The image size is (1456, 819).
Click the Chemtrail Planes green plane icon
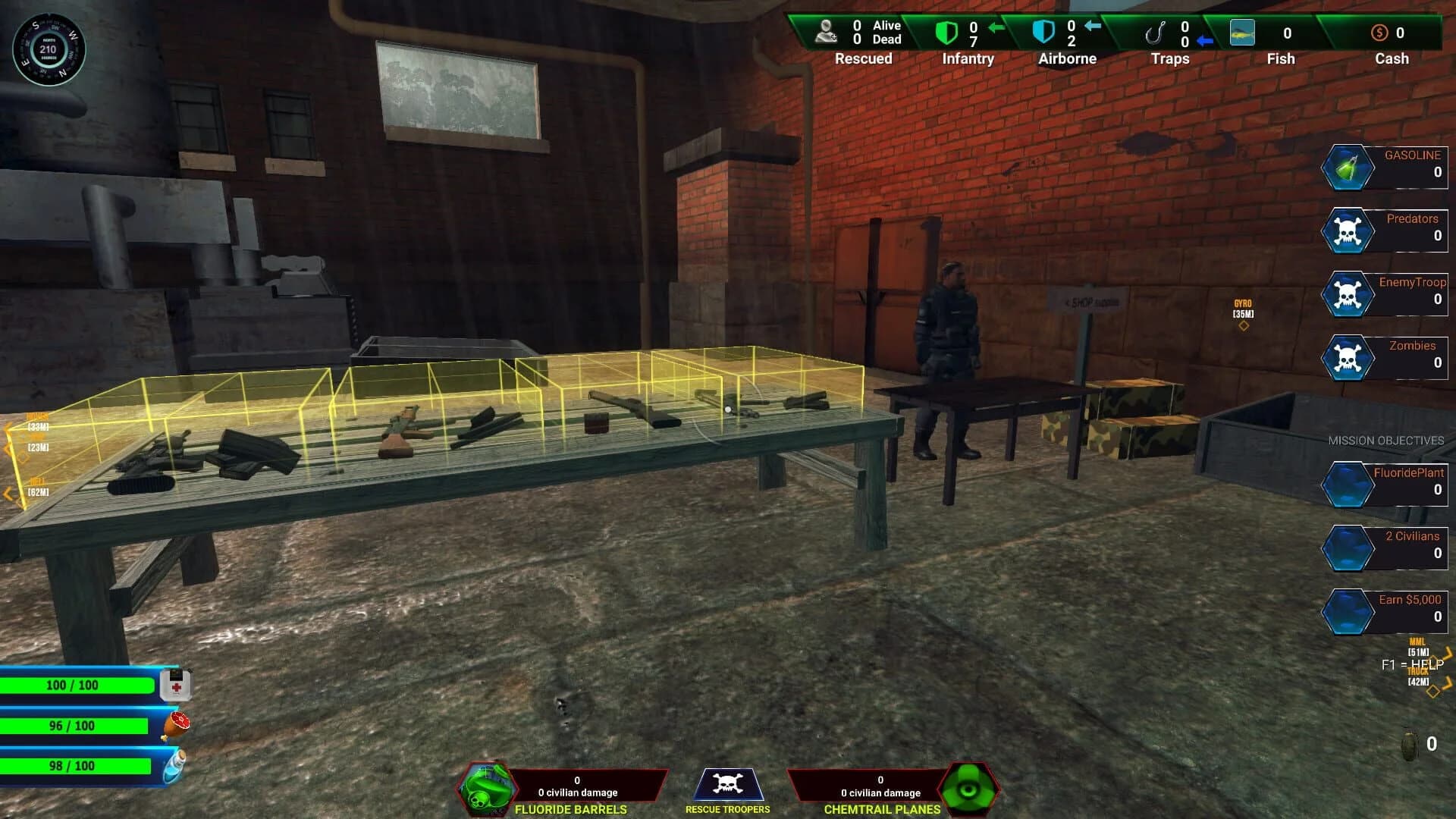coord(968,789)
